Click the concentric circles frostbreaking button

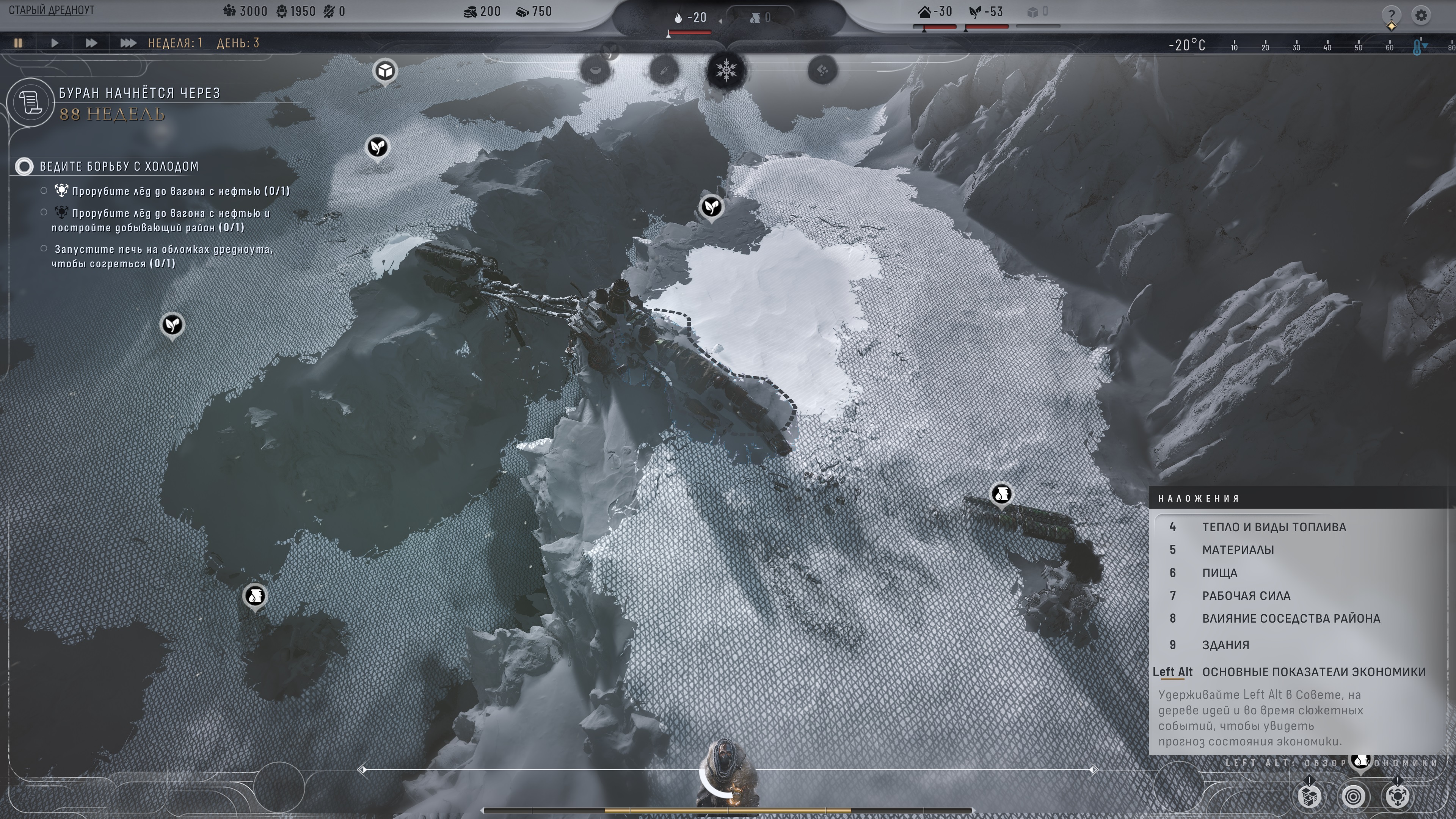(x=1353, y=796)
